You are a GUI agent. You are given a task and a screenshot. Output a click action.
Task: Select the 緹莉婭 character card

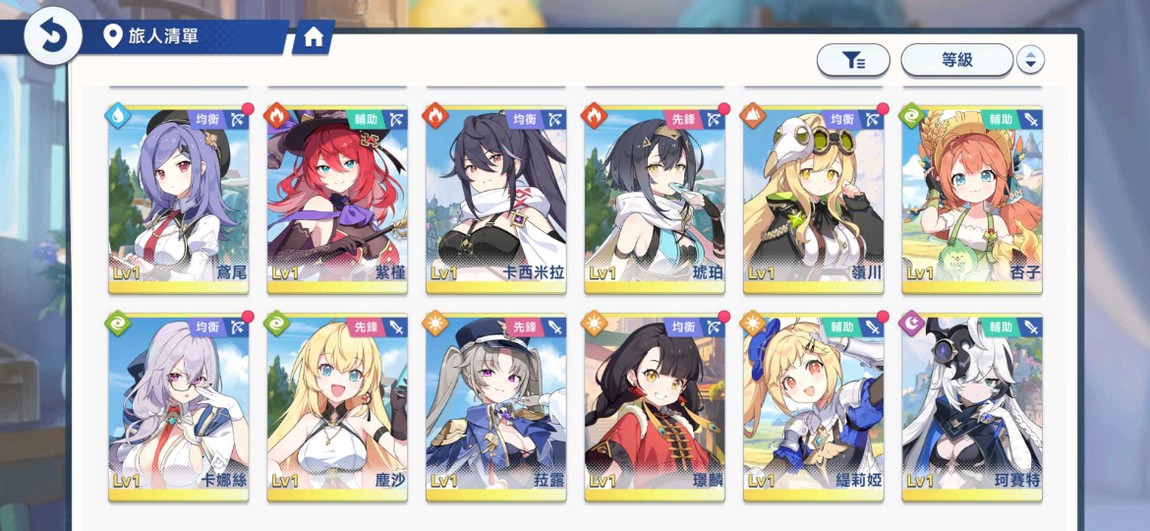point(813,406)
